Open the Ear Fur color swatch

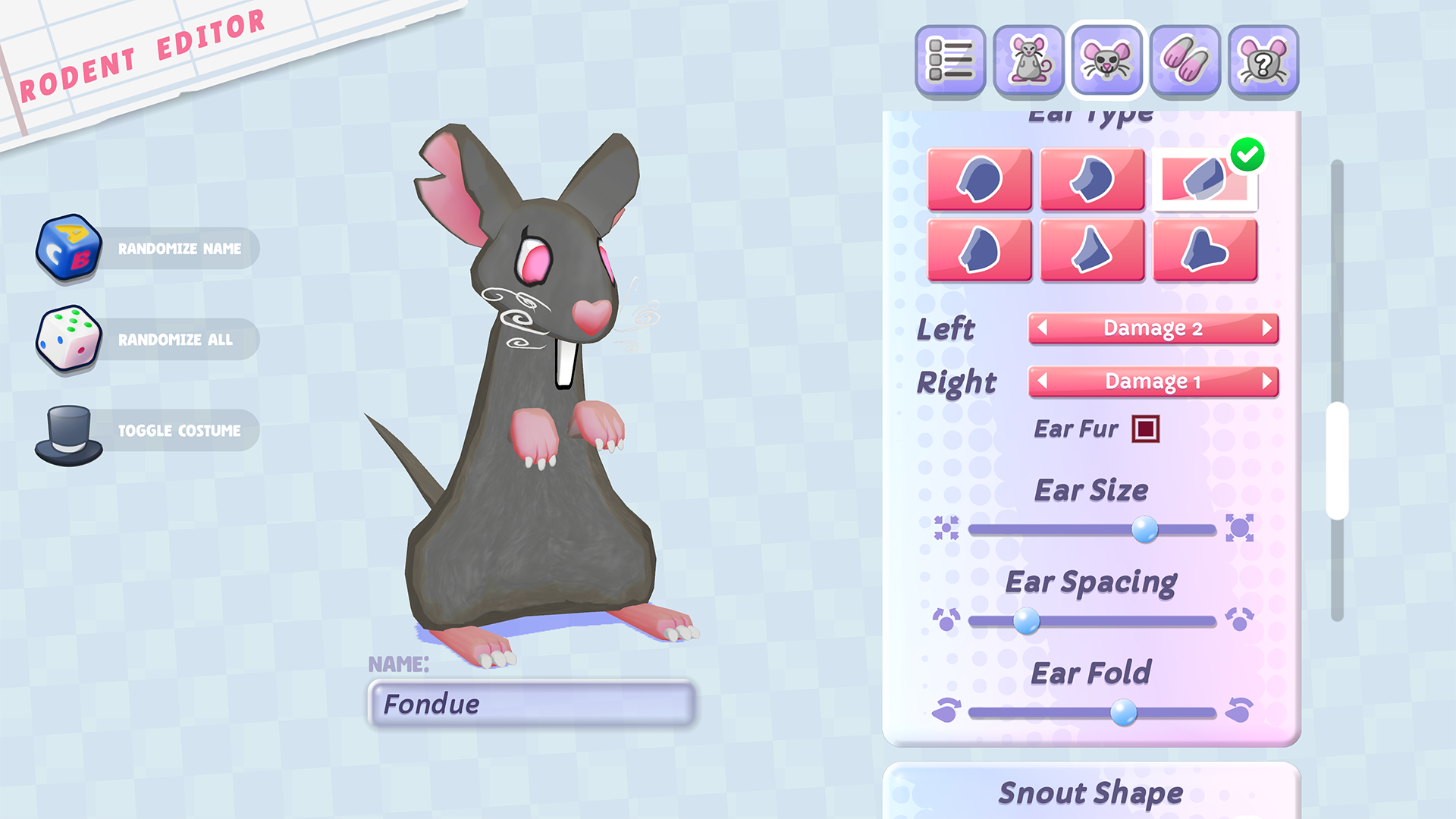tap(1145, 429)
